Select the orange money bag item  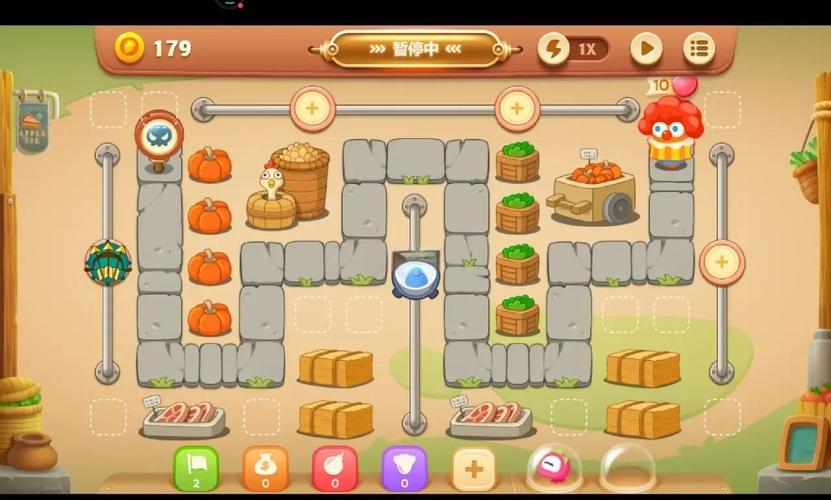(x=265, y=468)
